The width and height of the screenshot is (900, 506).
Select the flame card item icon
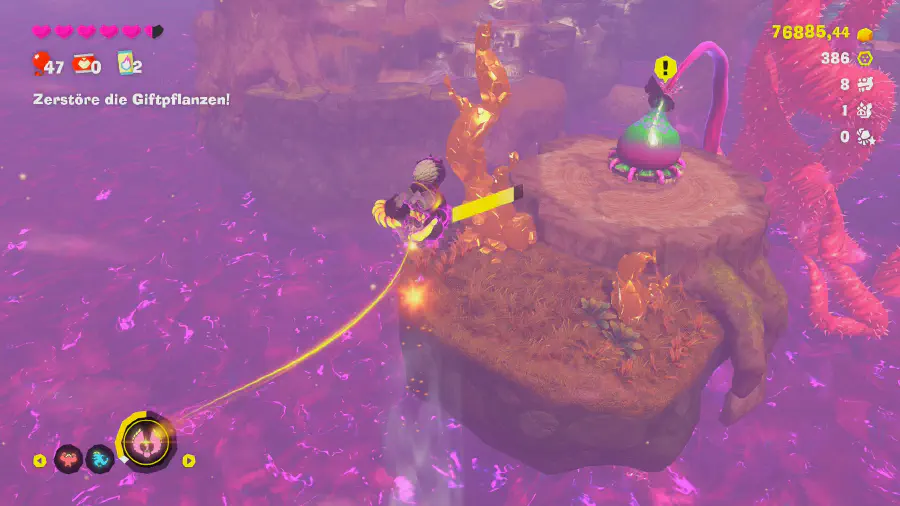click(126, 66)
